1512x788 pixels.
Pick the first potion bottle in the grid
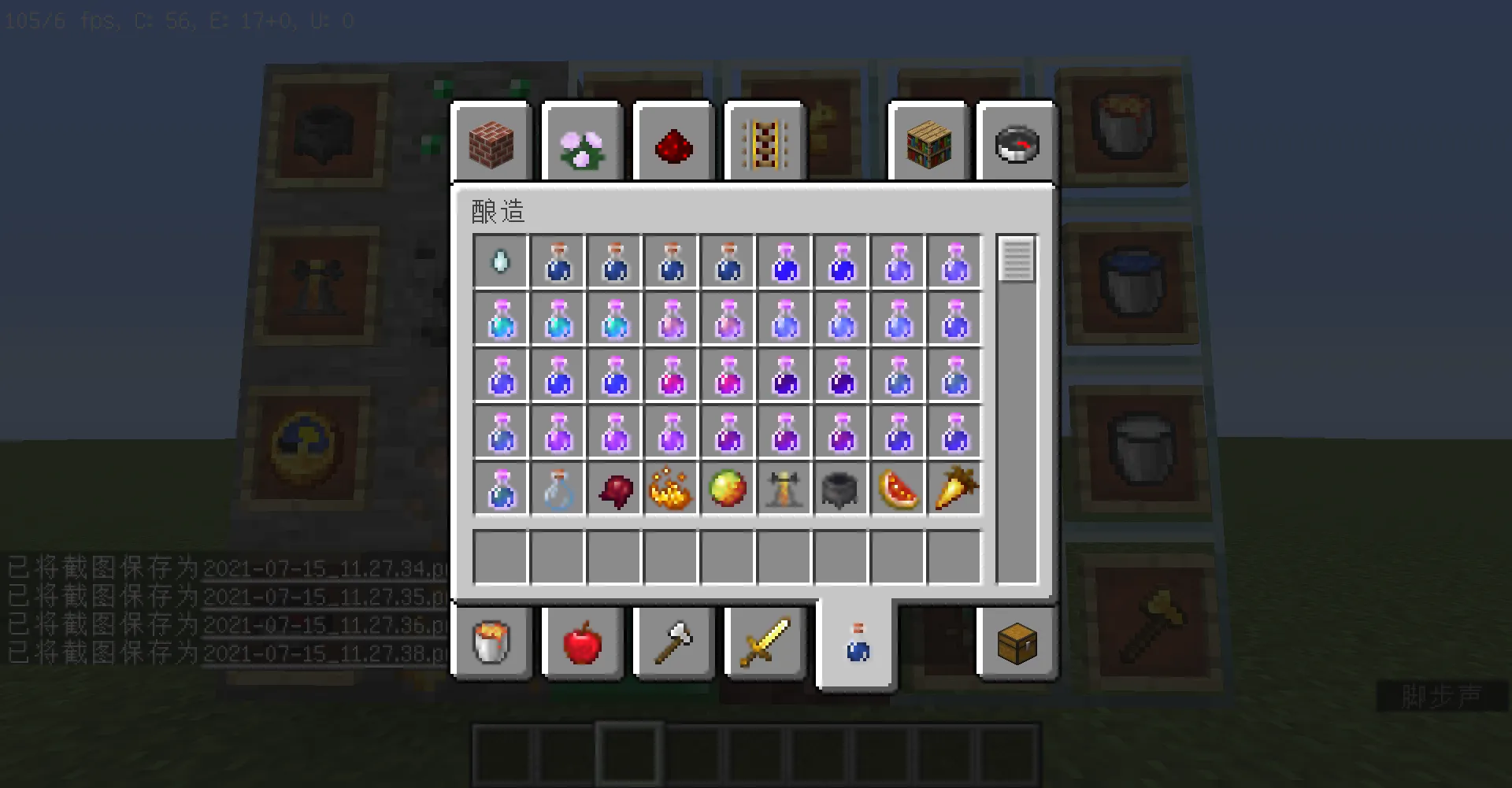pyautogui.click(x=558, y=262)
